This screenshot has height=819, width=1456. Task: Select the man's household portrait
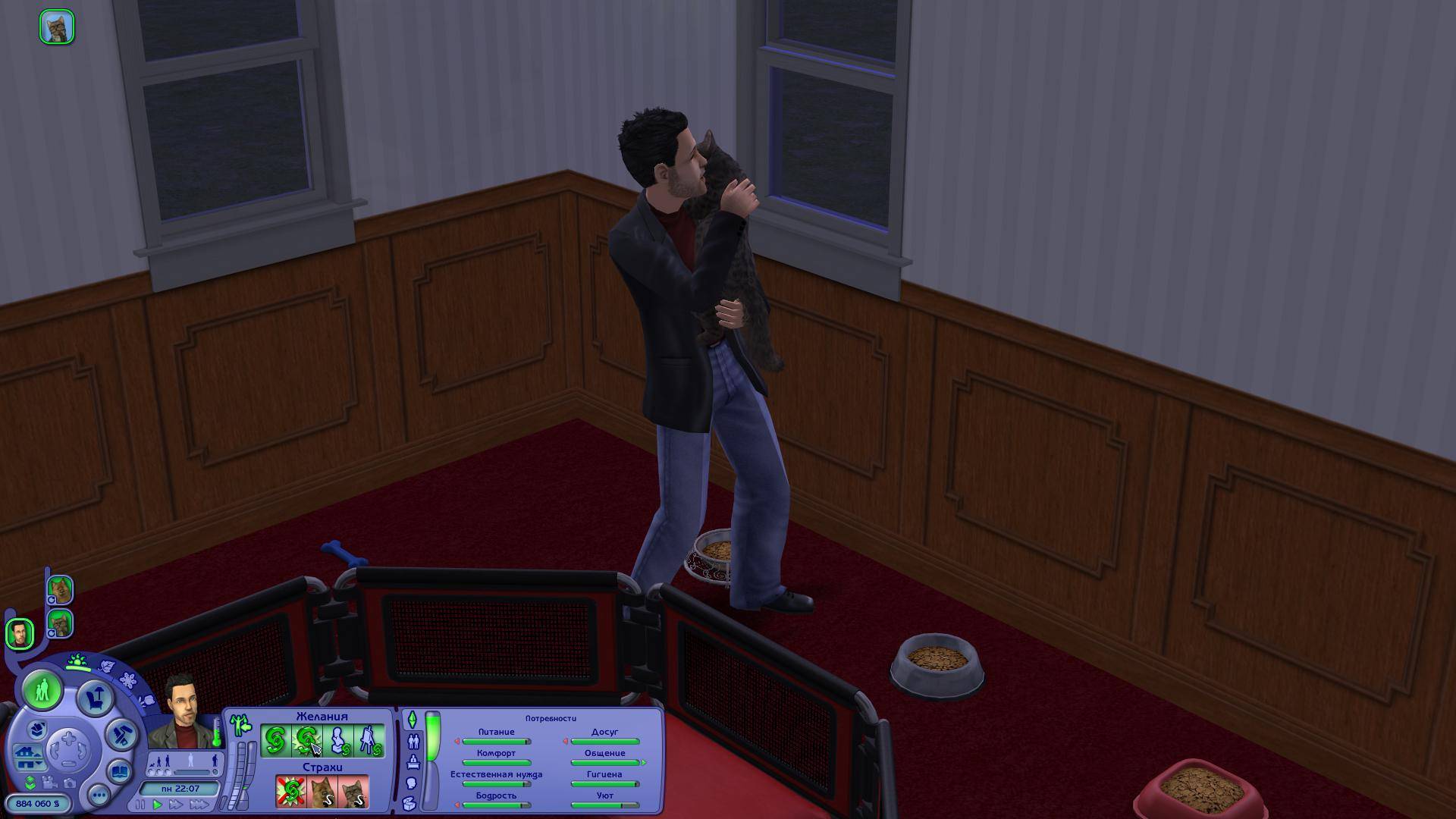coord(20,633)
